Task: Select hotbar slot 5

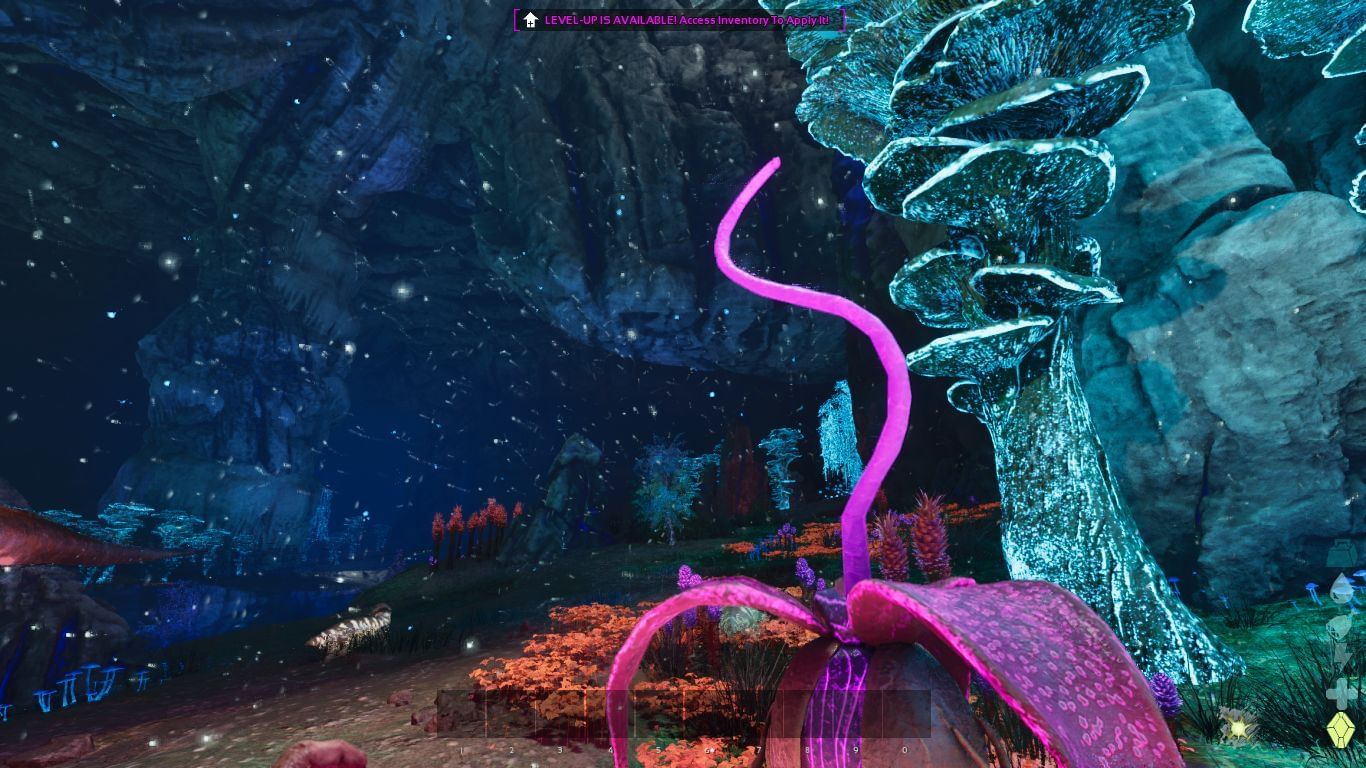Action: pyautogui.click(x=658, y=713)
